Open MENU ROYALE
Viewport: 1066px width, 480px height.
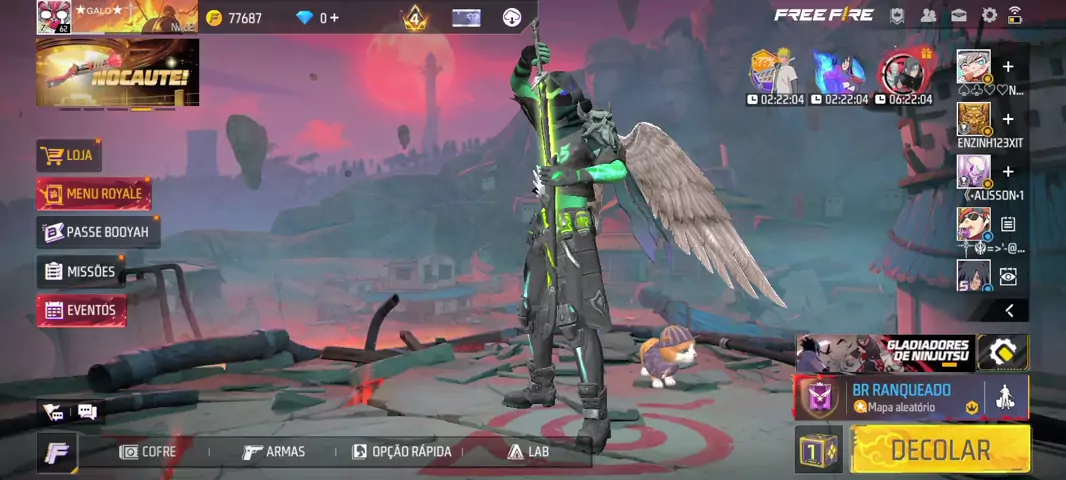tap(94, 194)
